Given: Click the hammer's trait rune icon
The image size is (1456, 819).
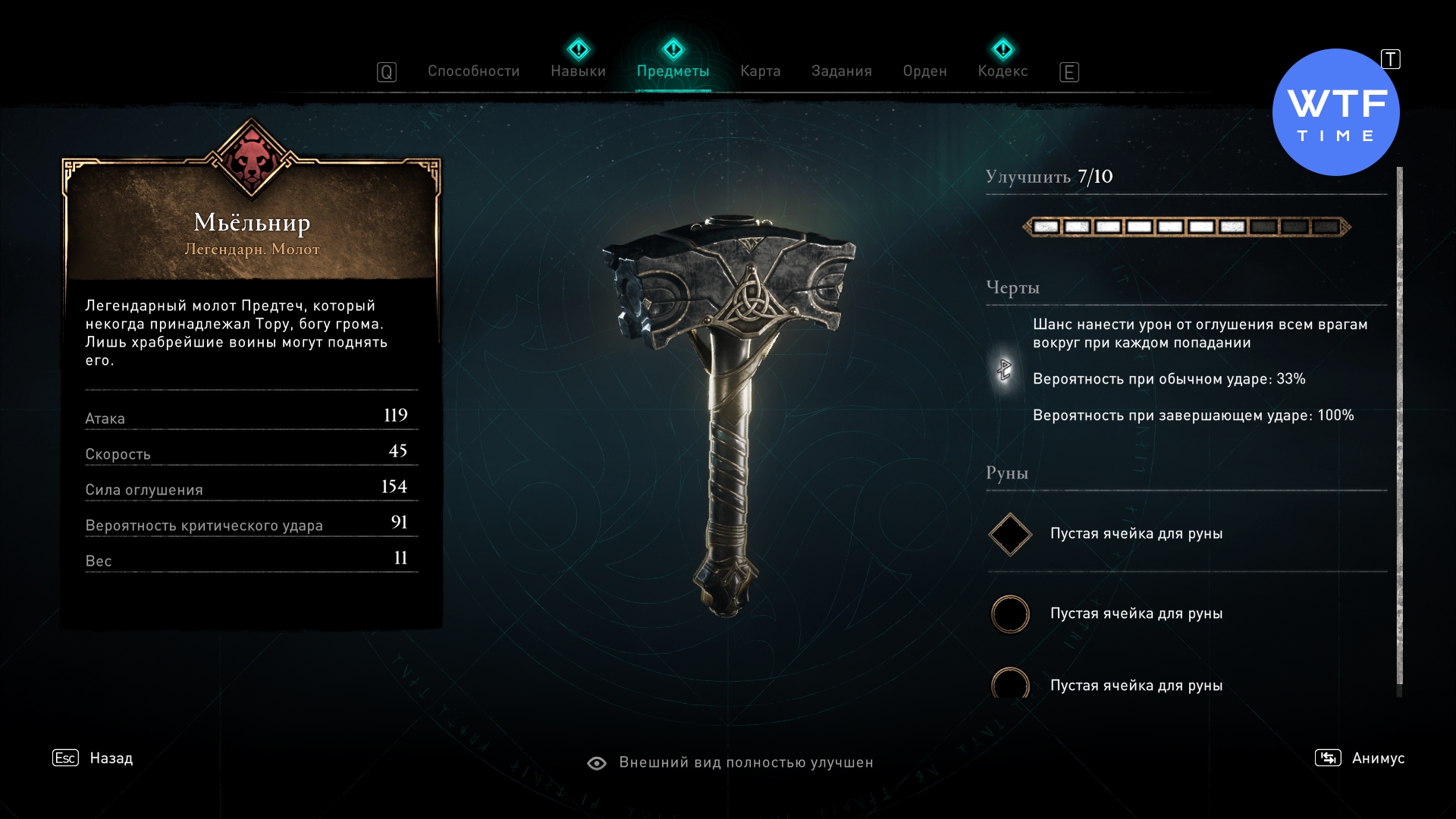Looking at the screenshot, I should click(1004, 370).
